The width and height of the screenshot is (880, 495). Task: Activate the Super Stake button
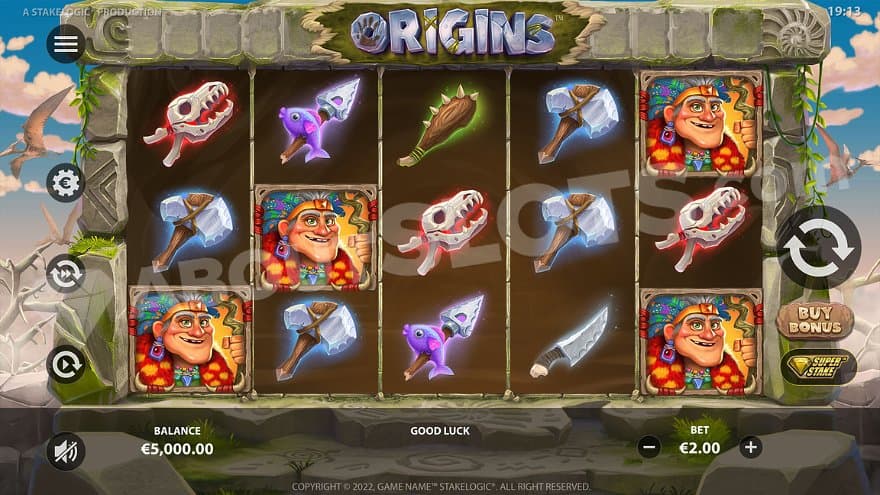coord(818,366)
